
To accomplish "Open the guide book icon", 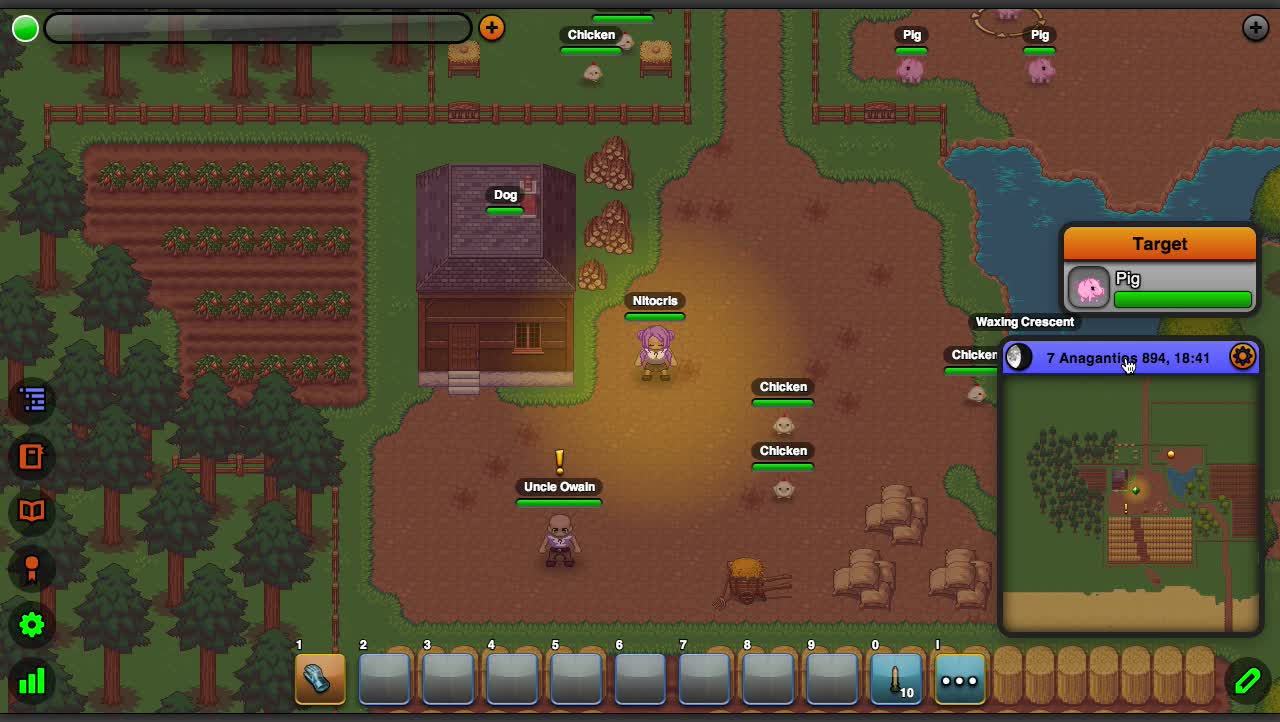I will (31, 512).
